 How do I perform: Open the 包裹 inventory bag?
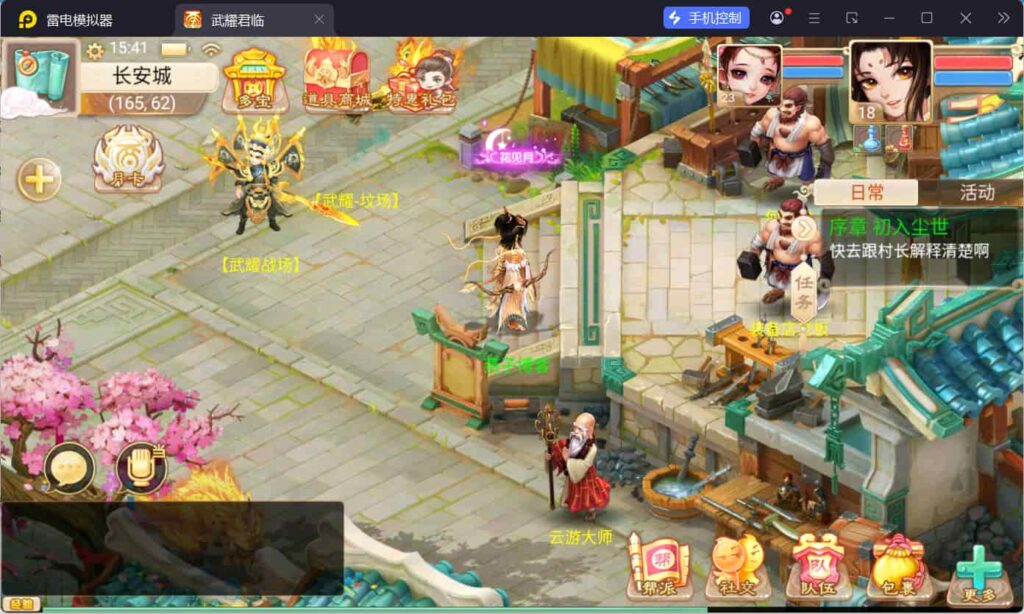click(x=897, y=568)
